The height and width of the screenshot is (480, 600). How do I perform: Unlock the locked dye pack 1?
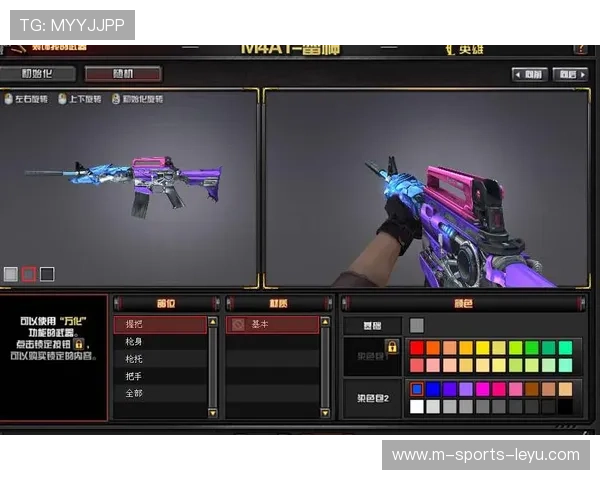pyautogui.click(x=392, y=347)
